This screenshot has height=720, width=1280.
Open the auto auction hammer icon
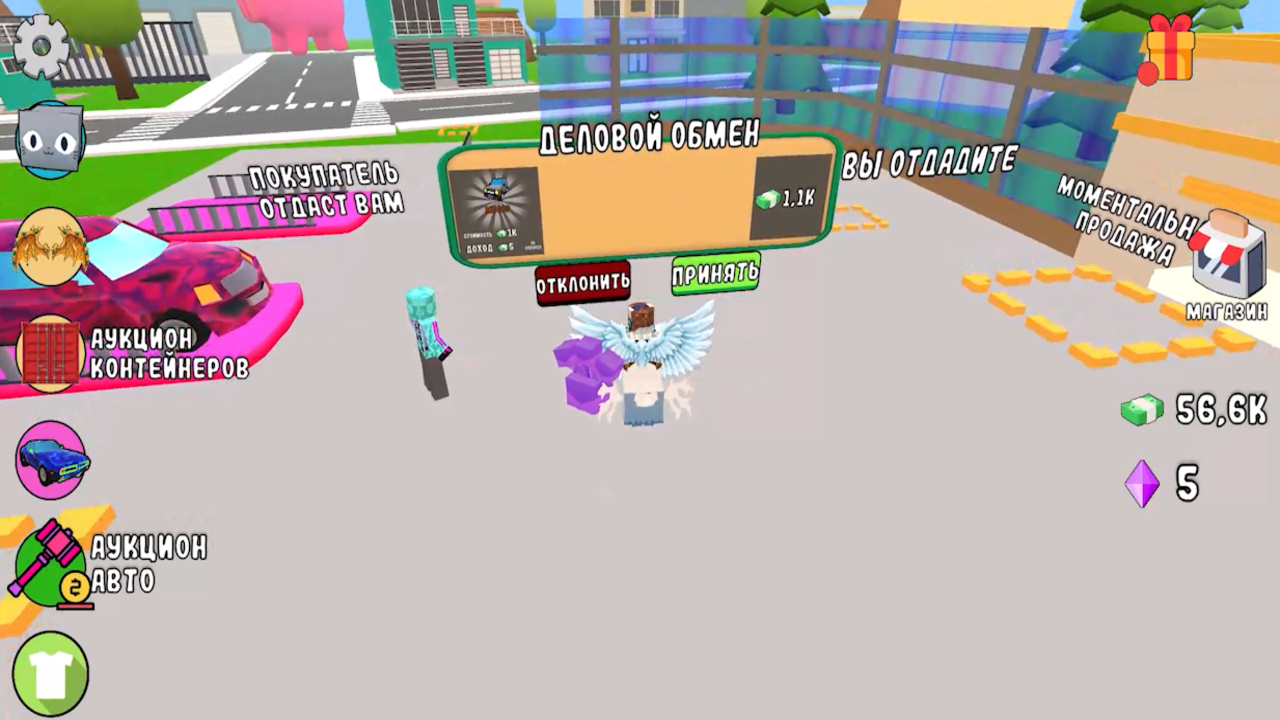48,565
